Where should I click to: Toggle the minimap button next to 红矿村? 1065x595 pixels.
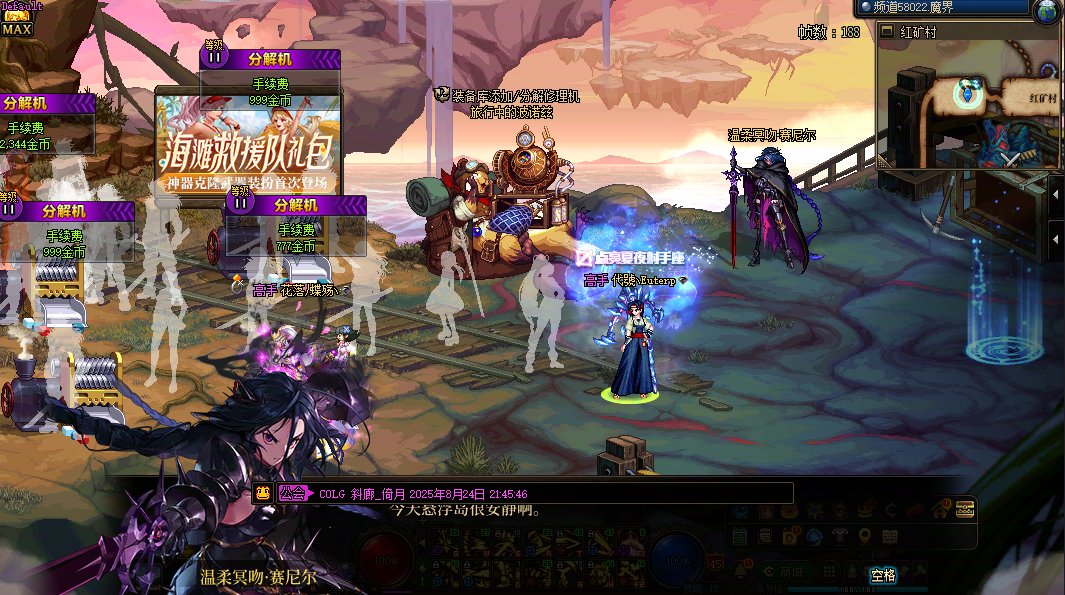tap(888, 32)
